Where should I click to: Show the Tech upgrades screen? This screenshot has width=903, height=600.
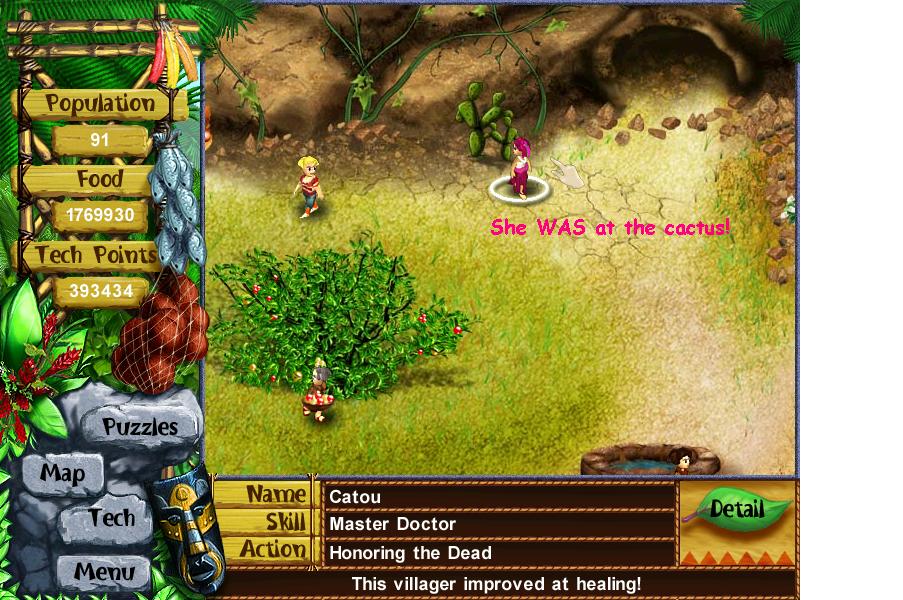tap(111, 518)
